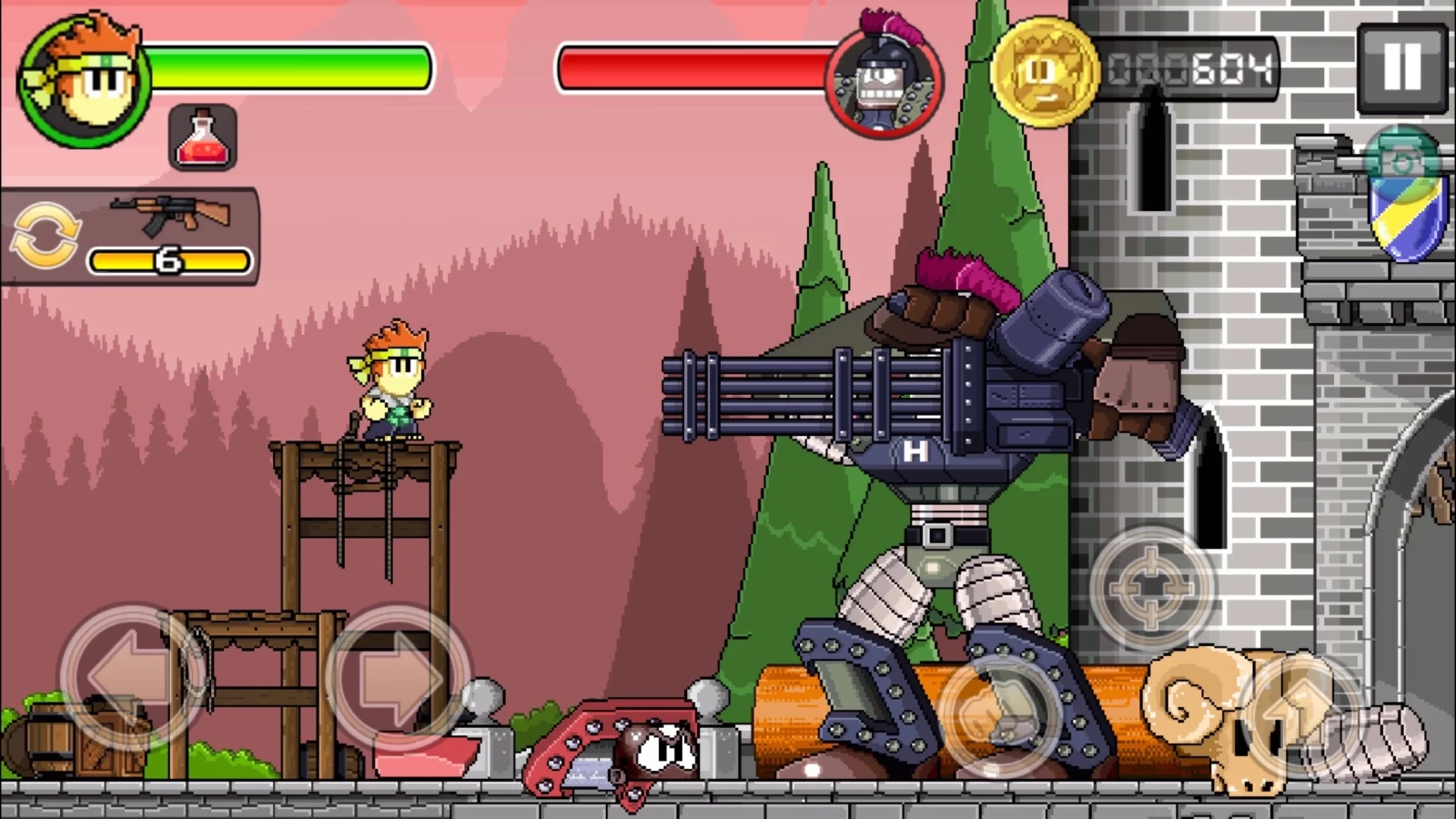Image resolution: width=1456 pixels, height=819 pixels.
Task: Tap the move right arrow button
Action: [x=398, y=678]
